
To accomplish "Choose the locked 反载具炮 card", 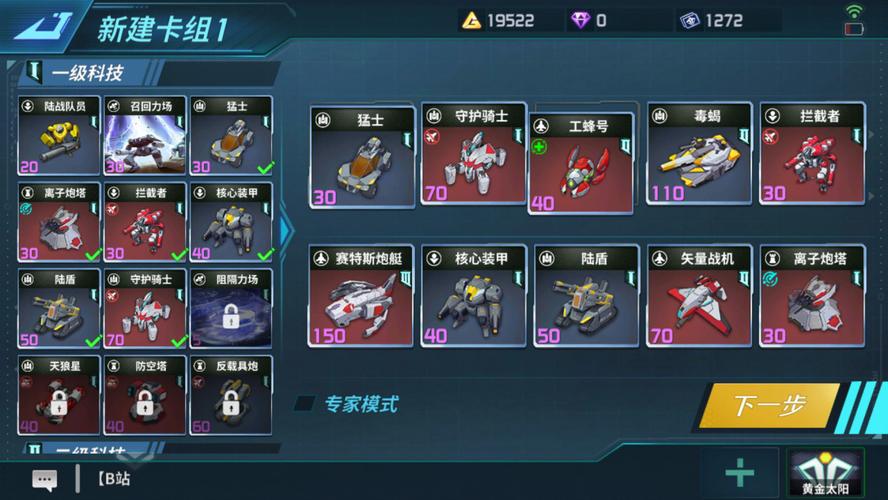I will 230,395.
